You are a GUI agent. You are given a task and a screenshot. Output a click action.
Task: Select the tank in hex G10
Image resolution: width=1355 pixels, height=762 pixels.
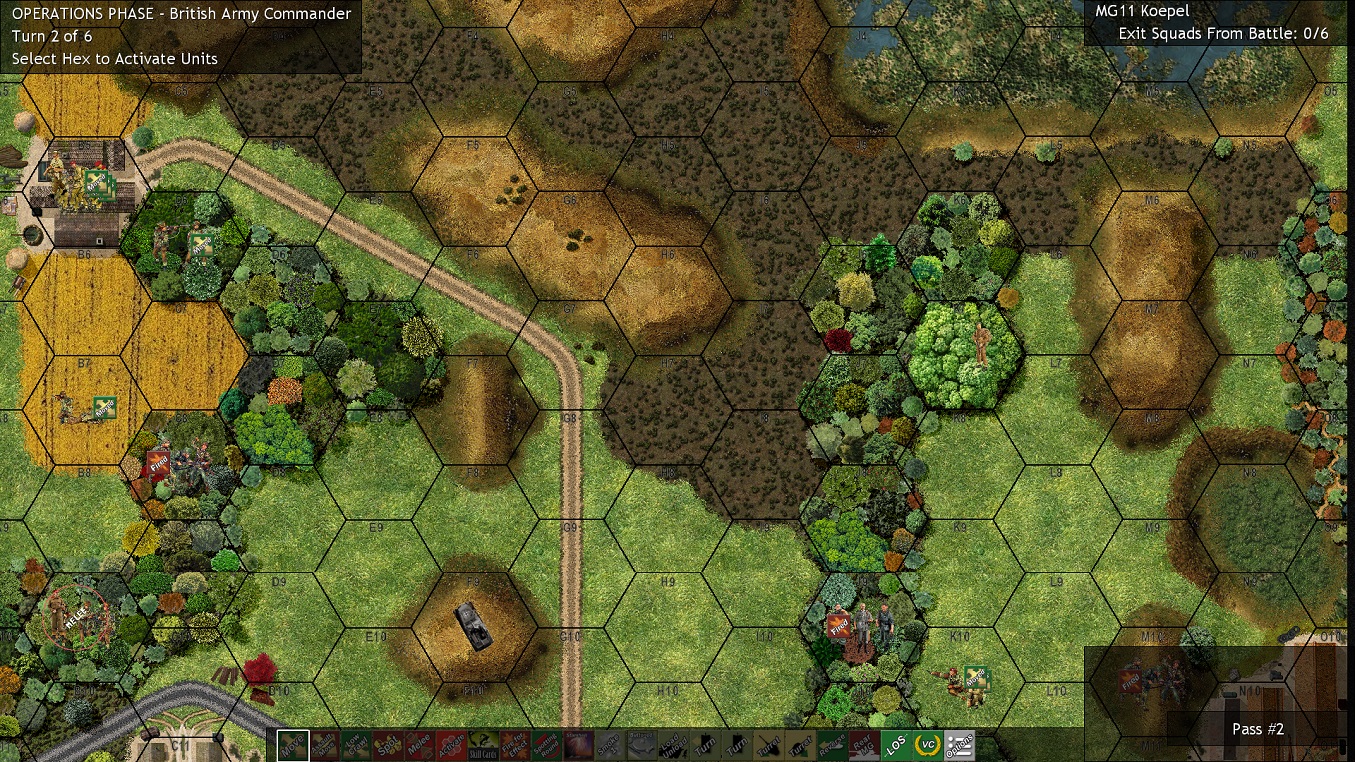click(475, 625)
